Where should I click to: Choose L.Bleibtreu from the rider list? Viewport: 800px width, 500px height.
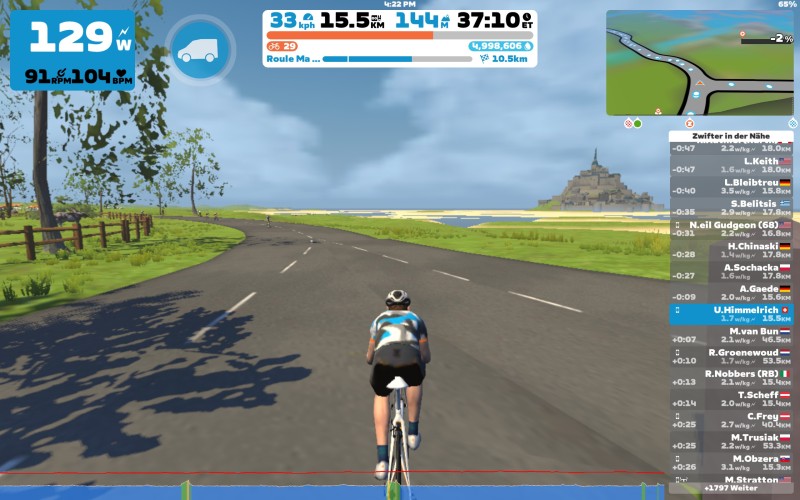731,187
